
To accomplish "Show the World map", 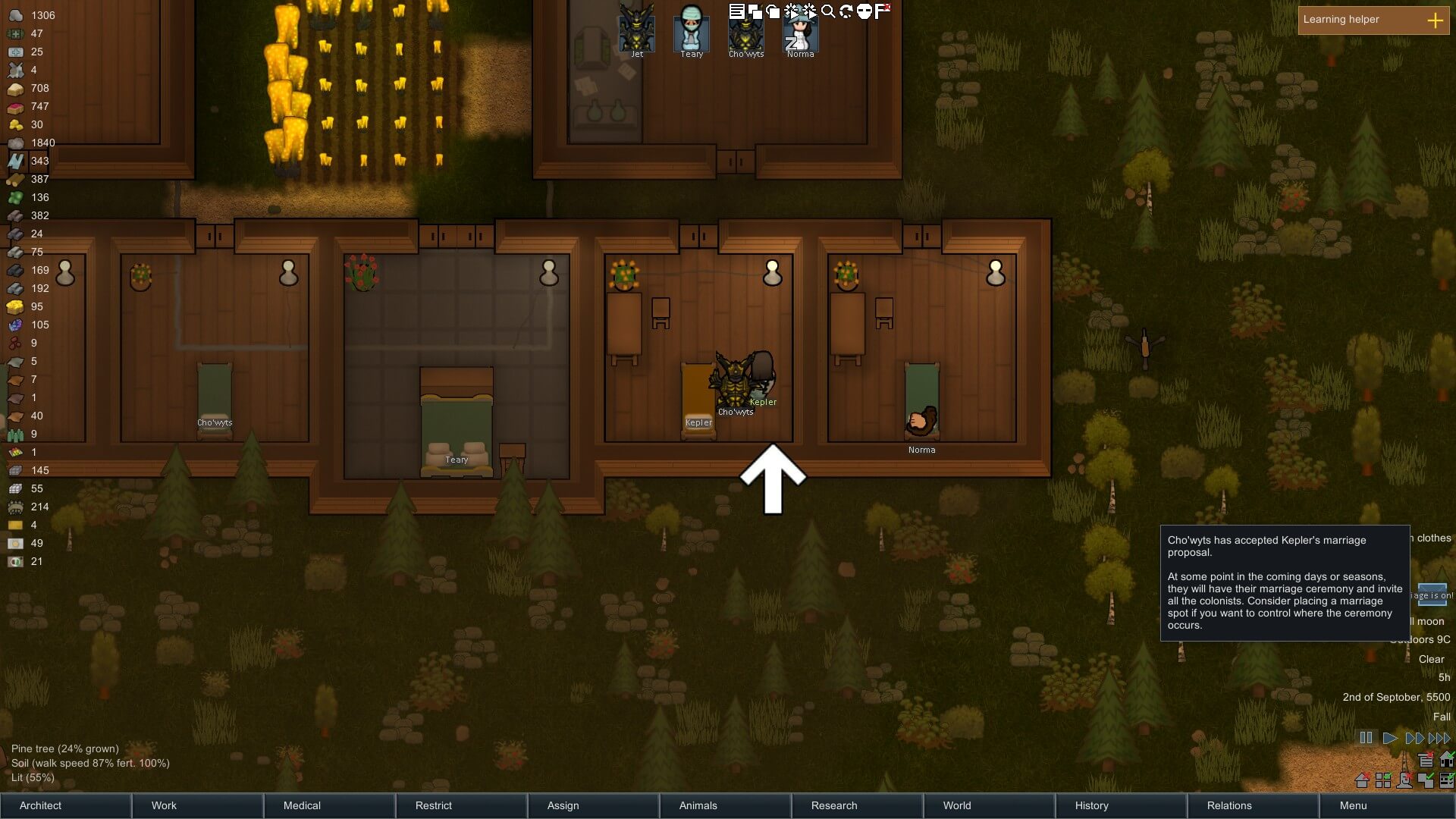I will [x=989, y=805].
